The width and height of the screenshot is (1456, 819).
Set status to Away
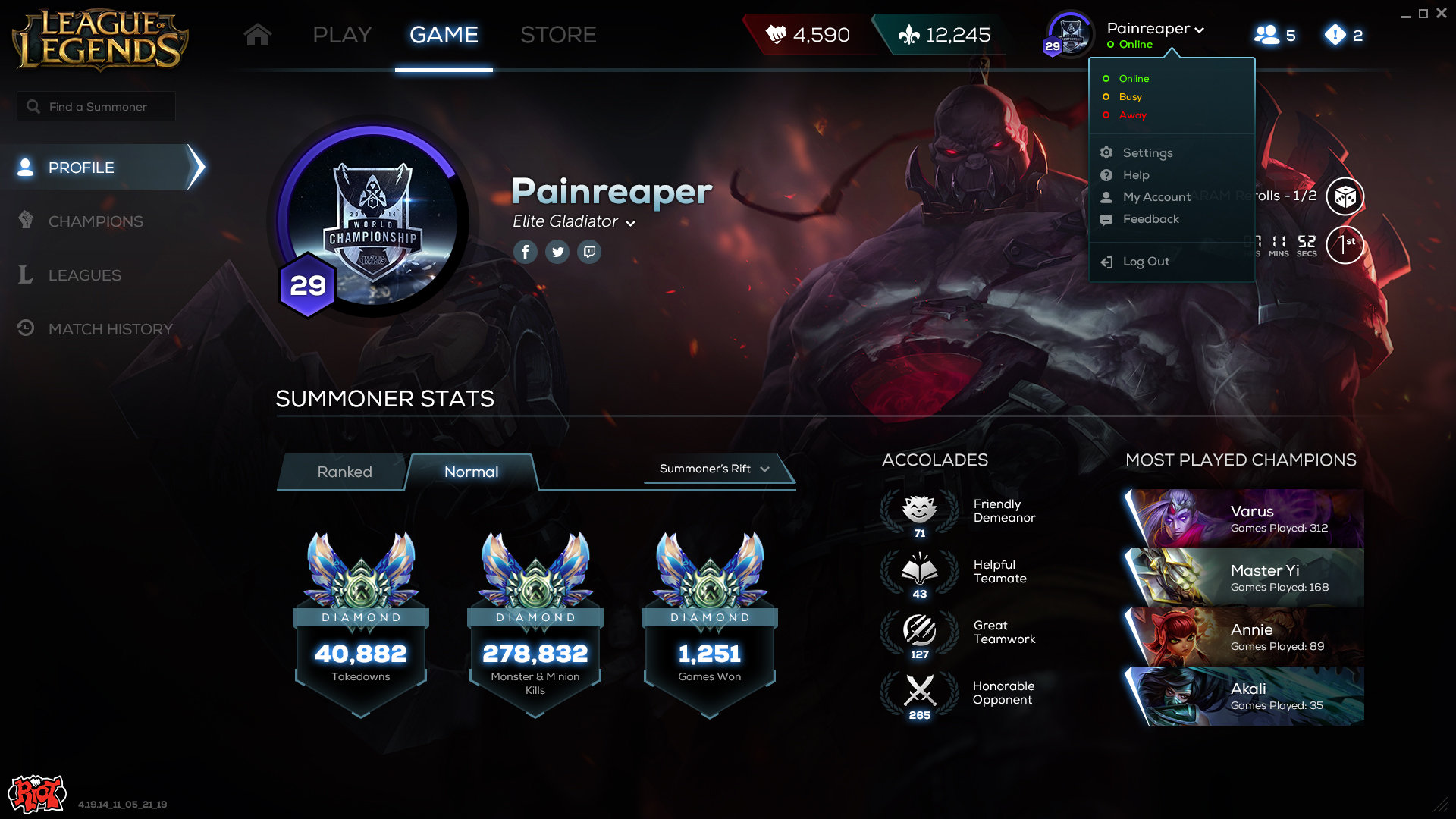click(x=1132, y=115)
